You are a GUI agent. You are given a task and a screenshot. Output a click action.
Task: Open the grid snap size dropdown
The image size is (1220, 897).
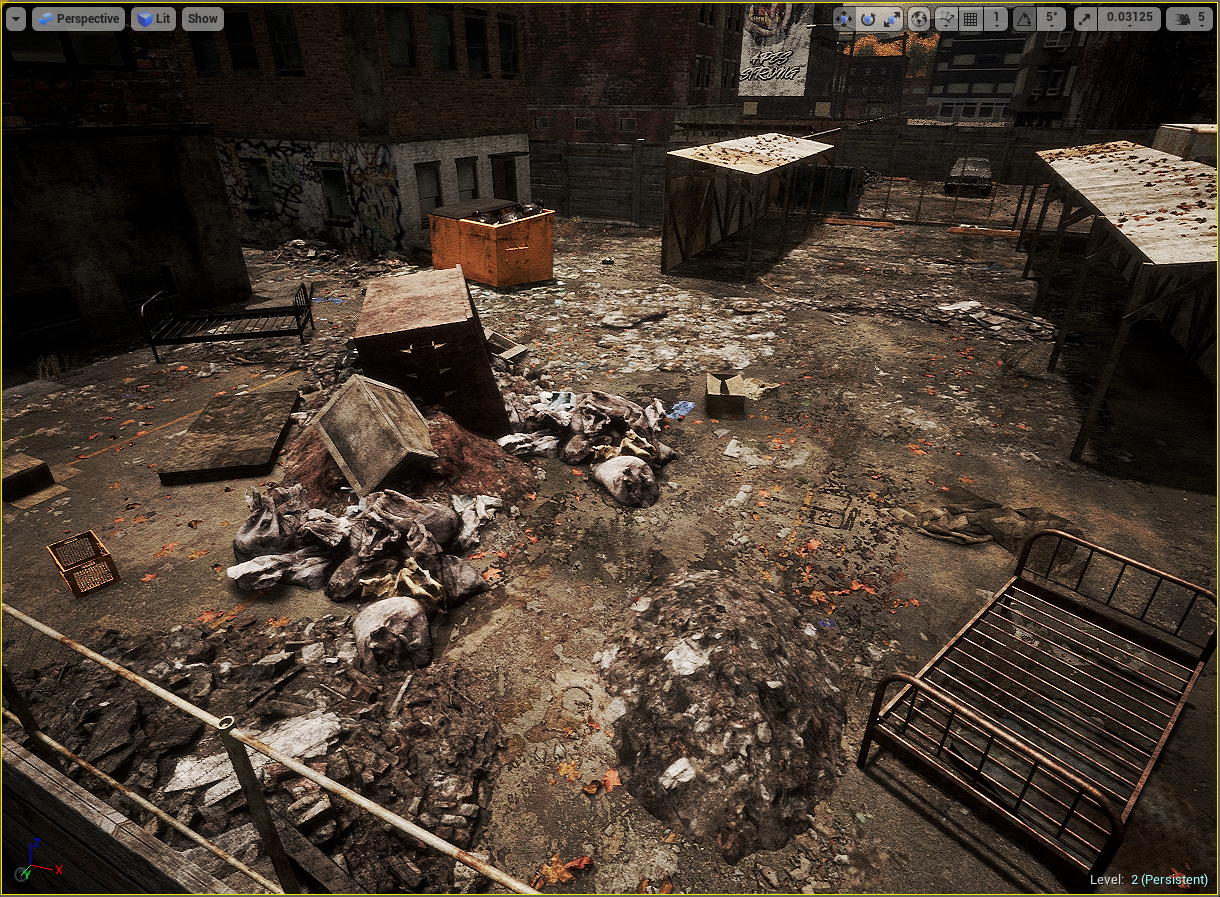(x=996, y=19)
